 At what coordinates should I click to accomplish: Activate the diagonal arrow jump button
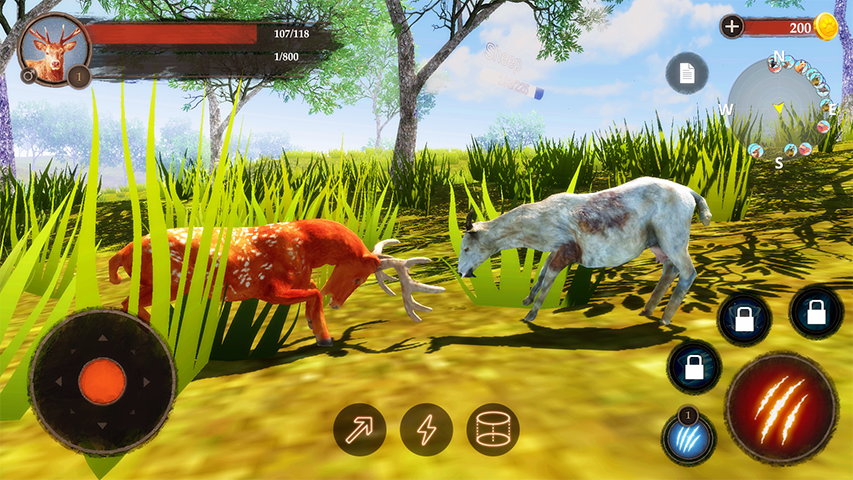(360, 429)
